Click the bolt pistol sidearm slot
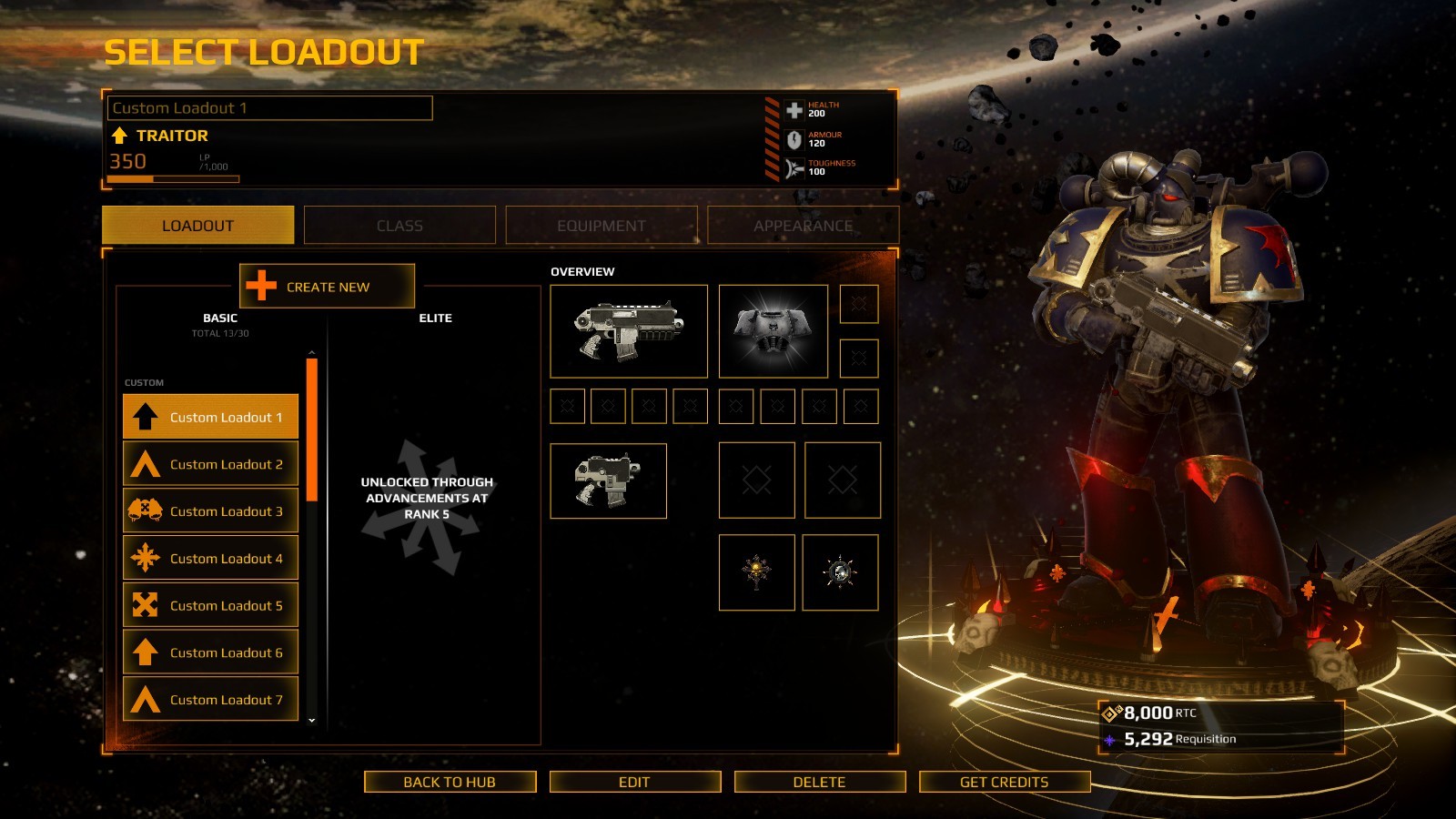Image resolution: width=1456 pixels, height=819 pixels. (x=608, y=481)
